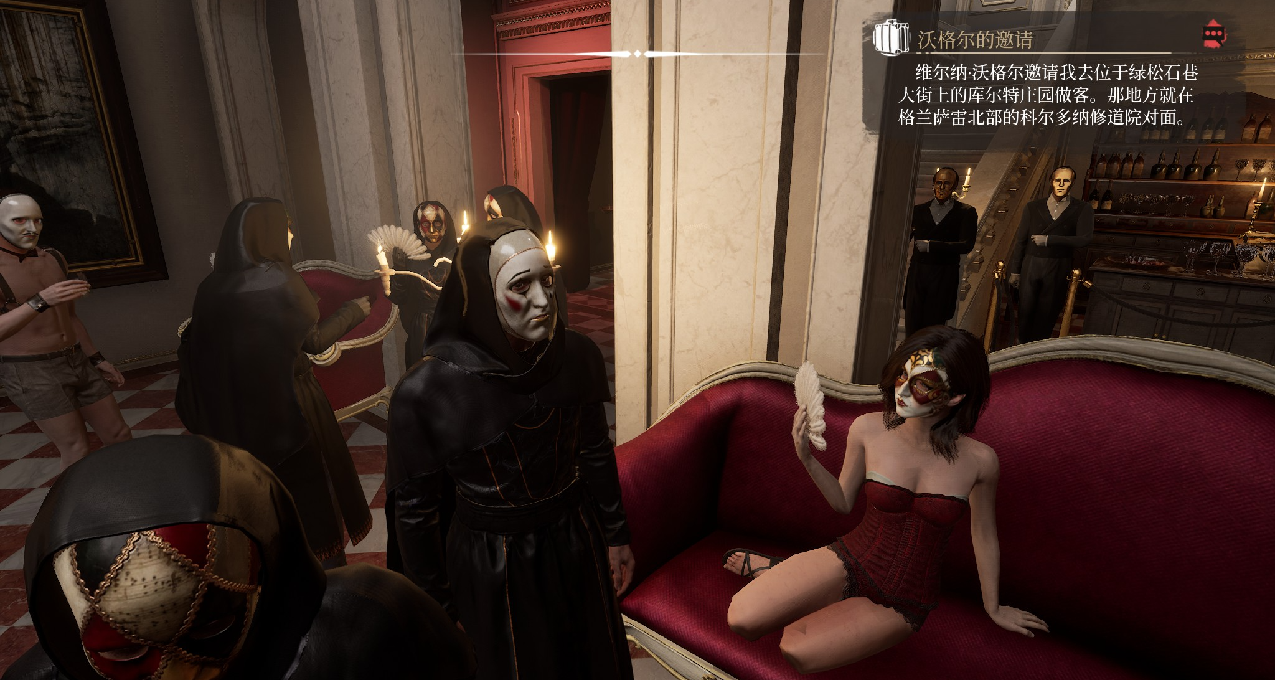The height and width of the screenshot is (680, 1275).
Task: Select the red speech bubble quest marker icon
Action: pyautogui.click(x=1213, y=35)
